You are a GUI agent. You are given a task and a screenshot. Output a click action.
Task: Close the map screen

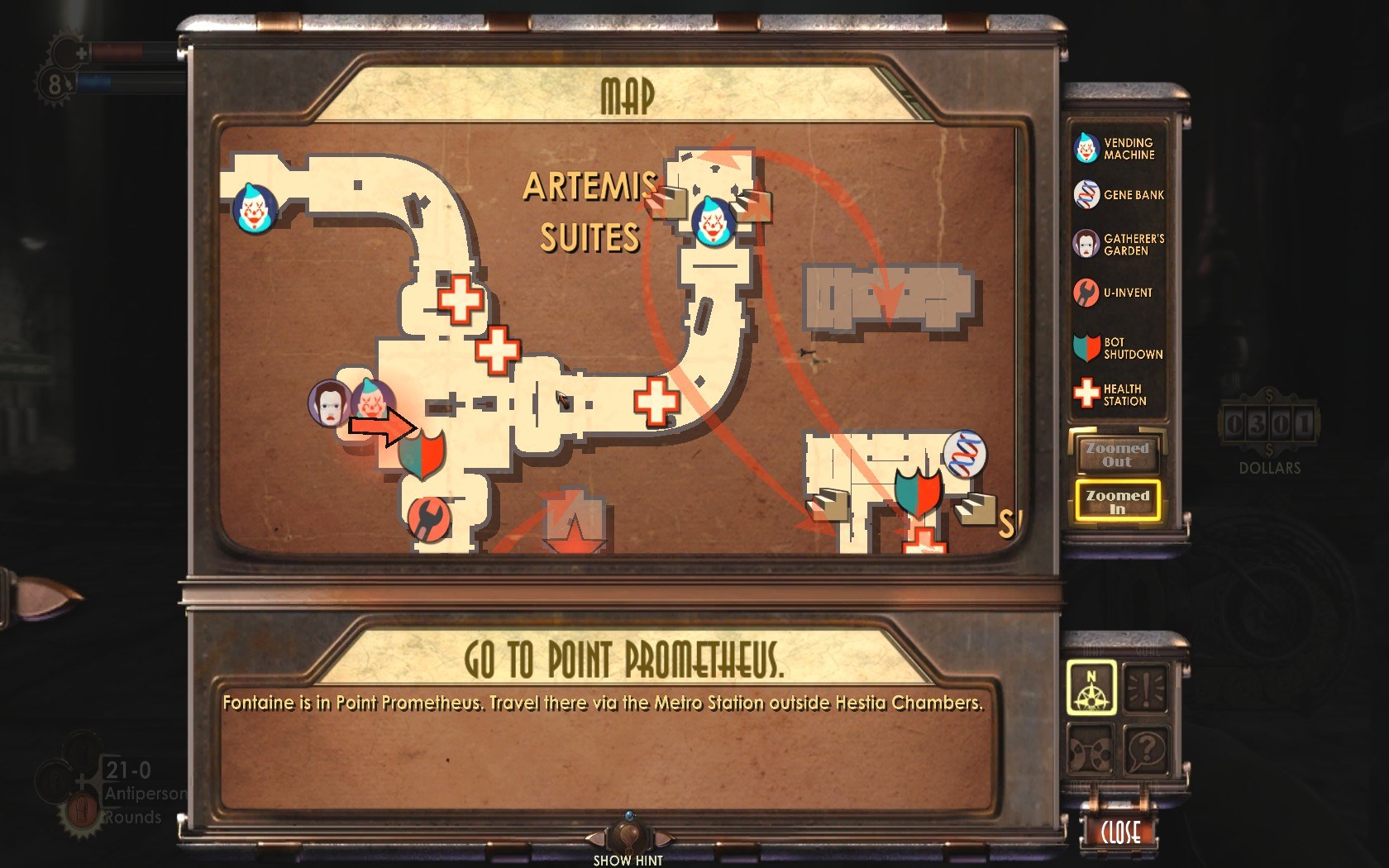1120,832
